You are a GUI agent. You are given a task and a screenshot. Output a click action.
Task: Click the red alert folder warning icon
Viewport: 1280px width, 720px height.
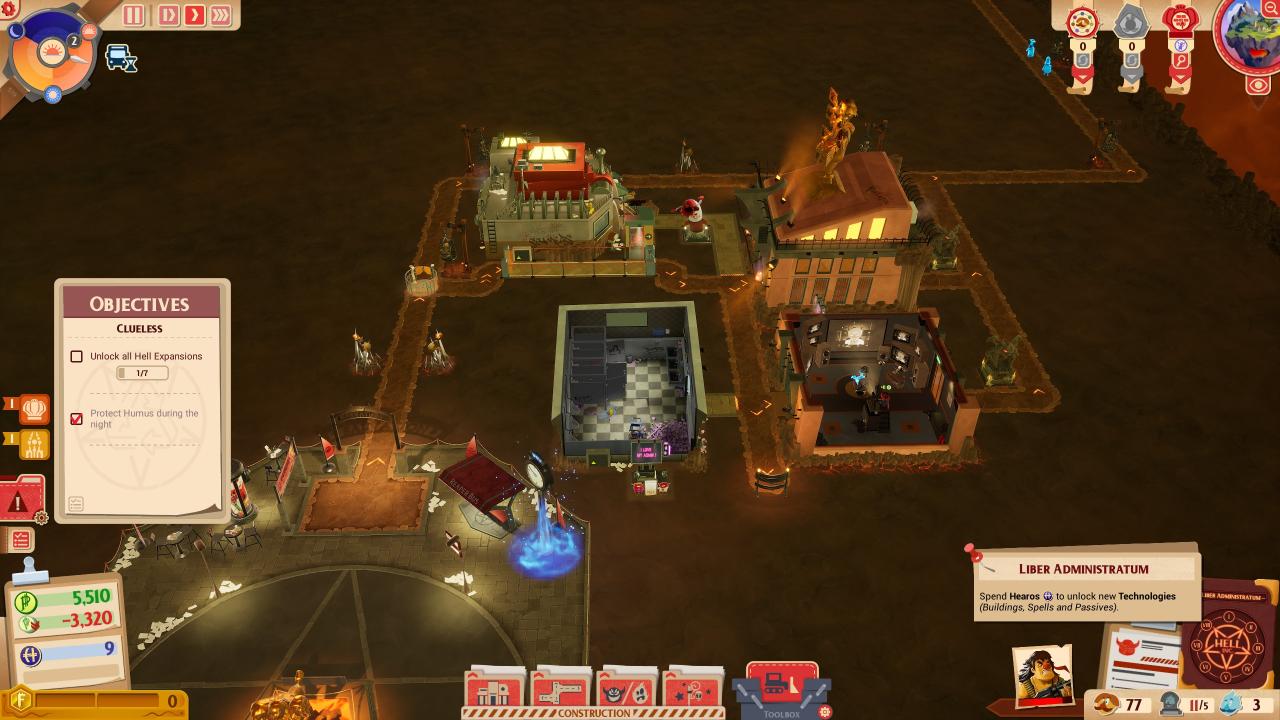click(20, 499)
